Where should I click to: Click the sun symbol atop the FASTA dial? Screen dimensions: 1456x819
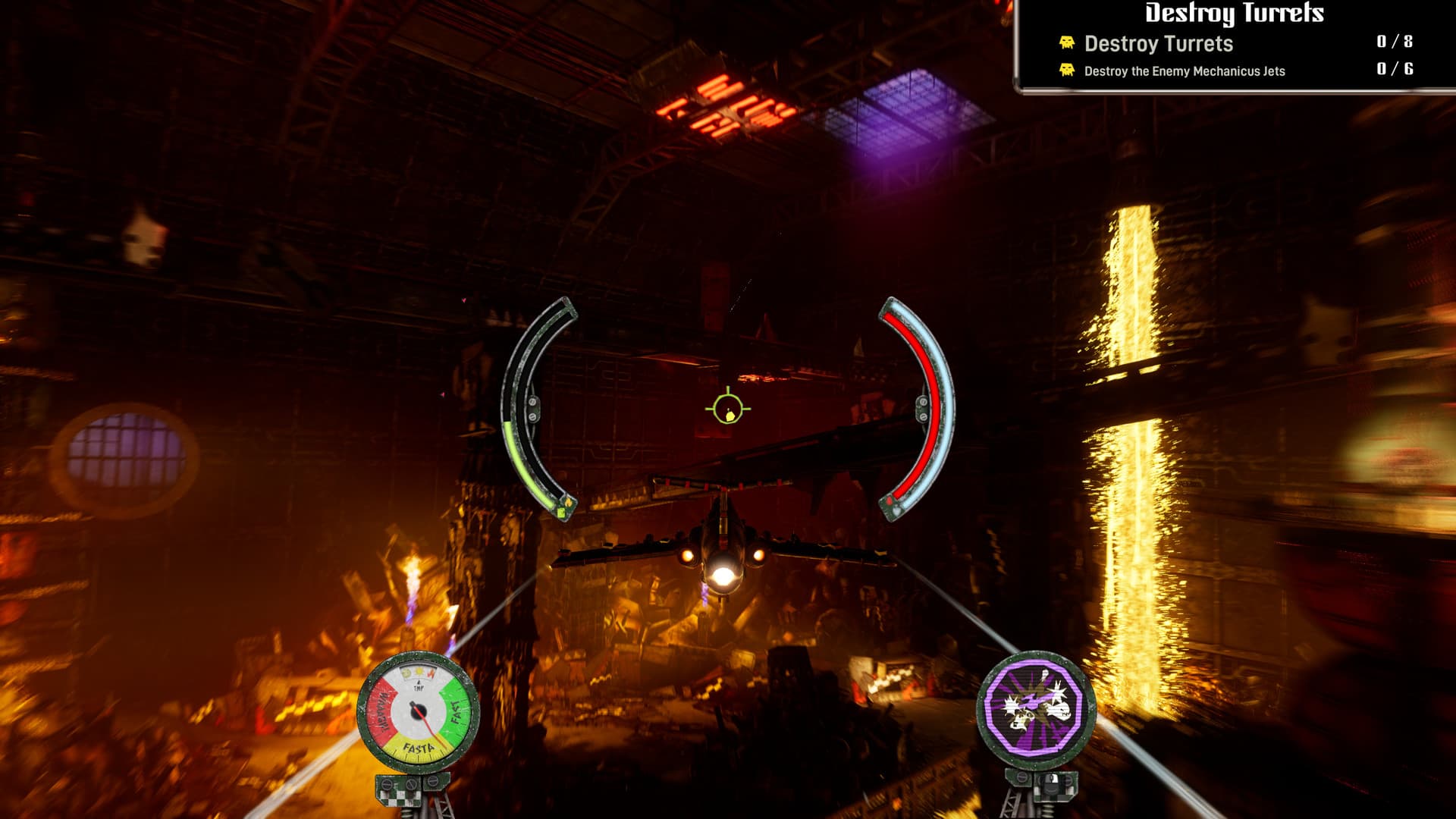pos(419,670)
